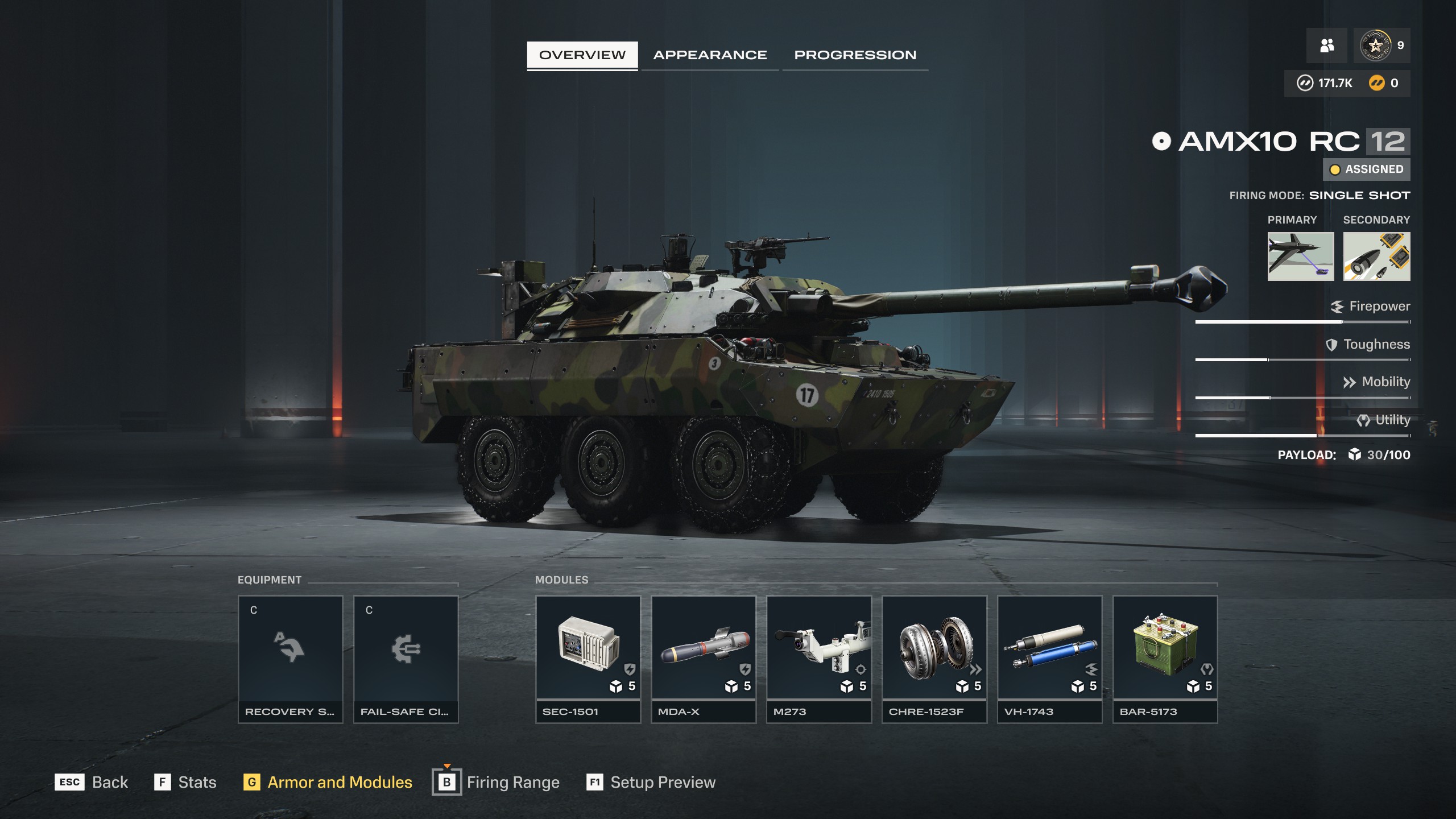Open the SEC-1501 module slot
Viewport: 1456px width, 819px height.
tap(588, 659)
